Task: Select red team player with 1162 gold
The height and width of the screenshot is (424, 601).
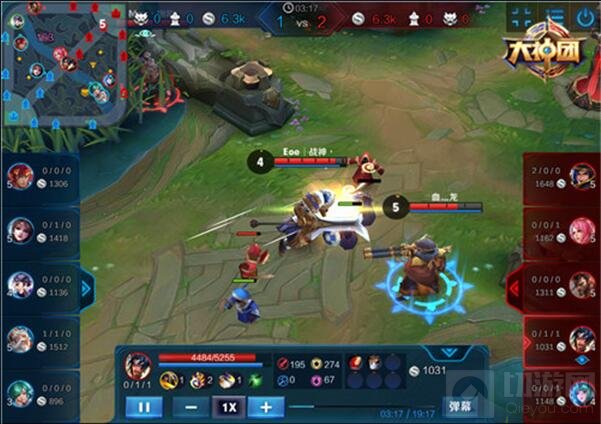Action: point(562,232)
